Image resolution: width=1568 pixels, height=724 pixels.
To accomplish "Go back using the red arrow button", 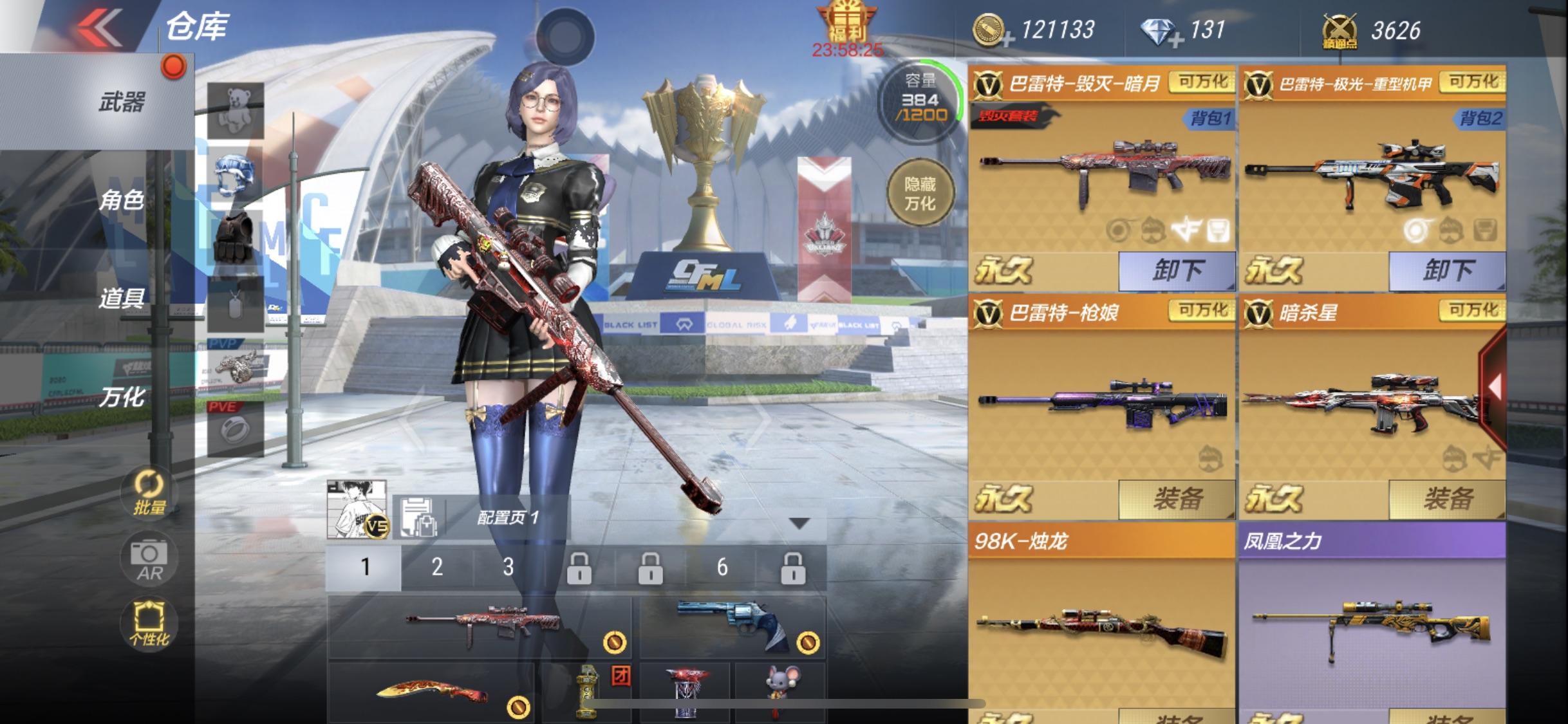I will click(98, 27).
